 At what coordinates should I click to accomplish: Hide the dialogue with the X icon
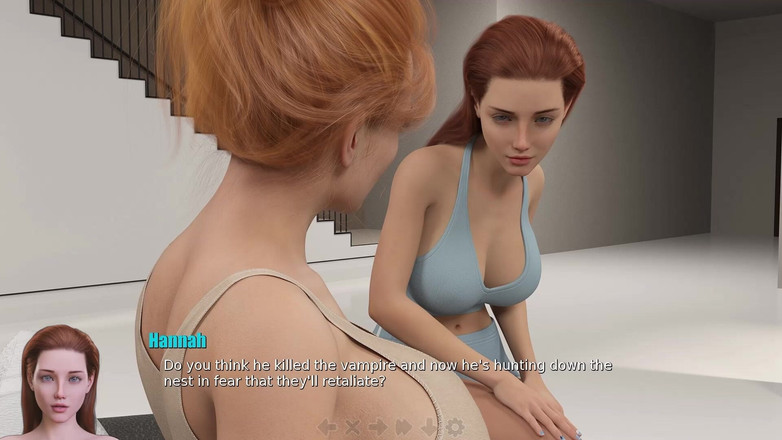coord(352,427)
